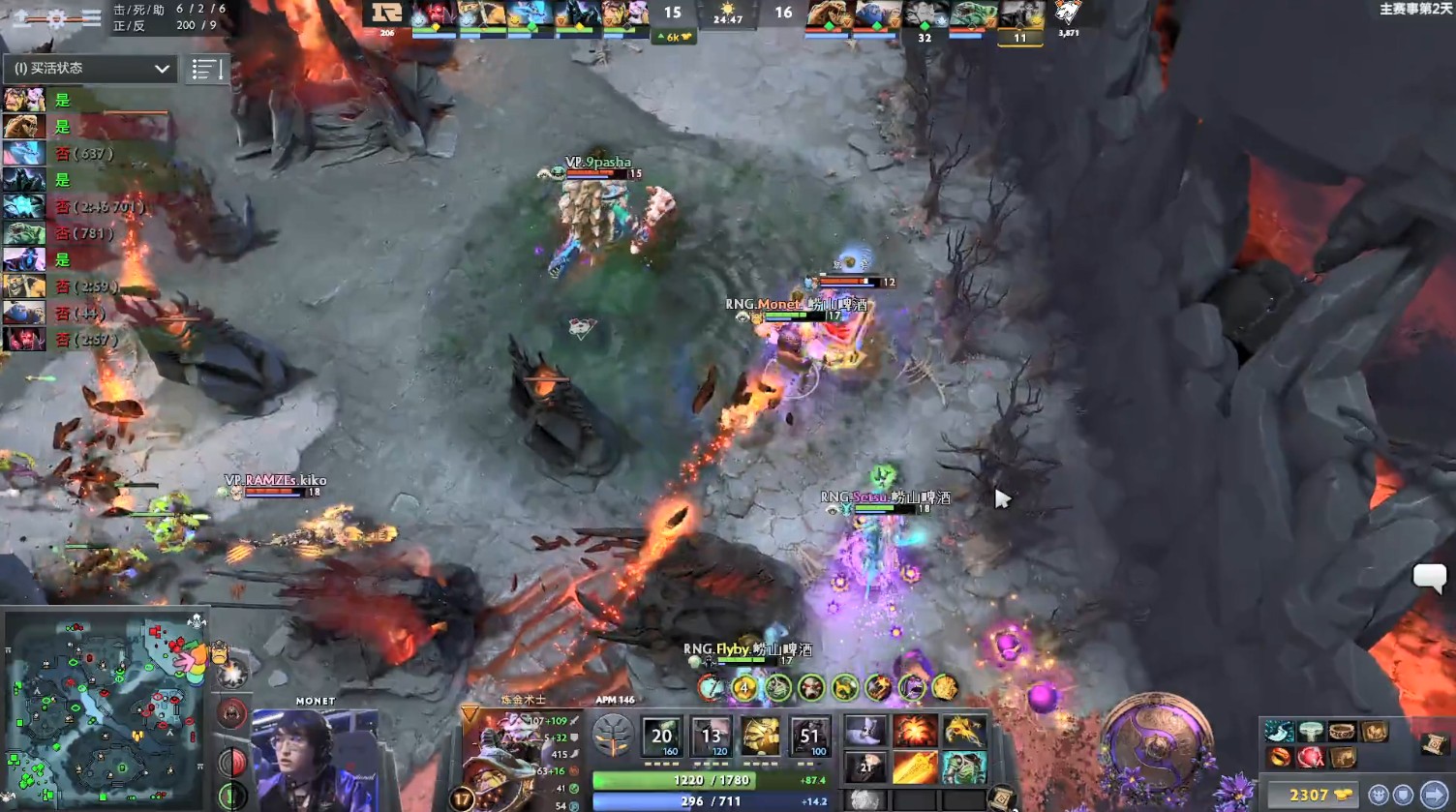The width and height of the screenshot is (1456, 812).
Task: Select VP.9pasha's hero nameplate
Action: 597,162
